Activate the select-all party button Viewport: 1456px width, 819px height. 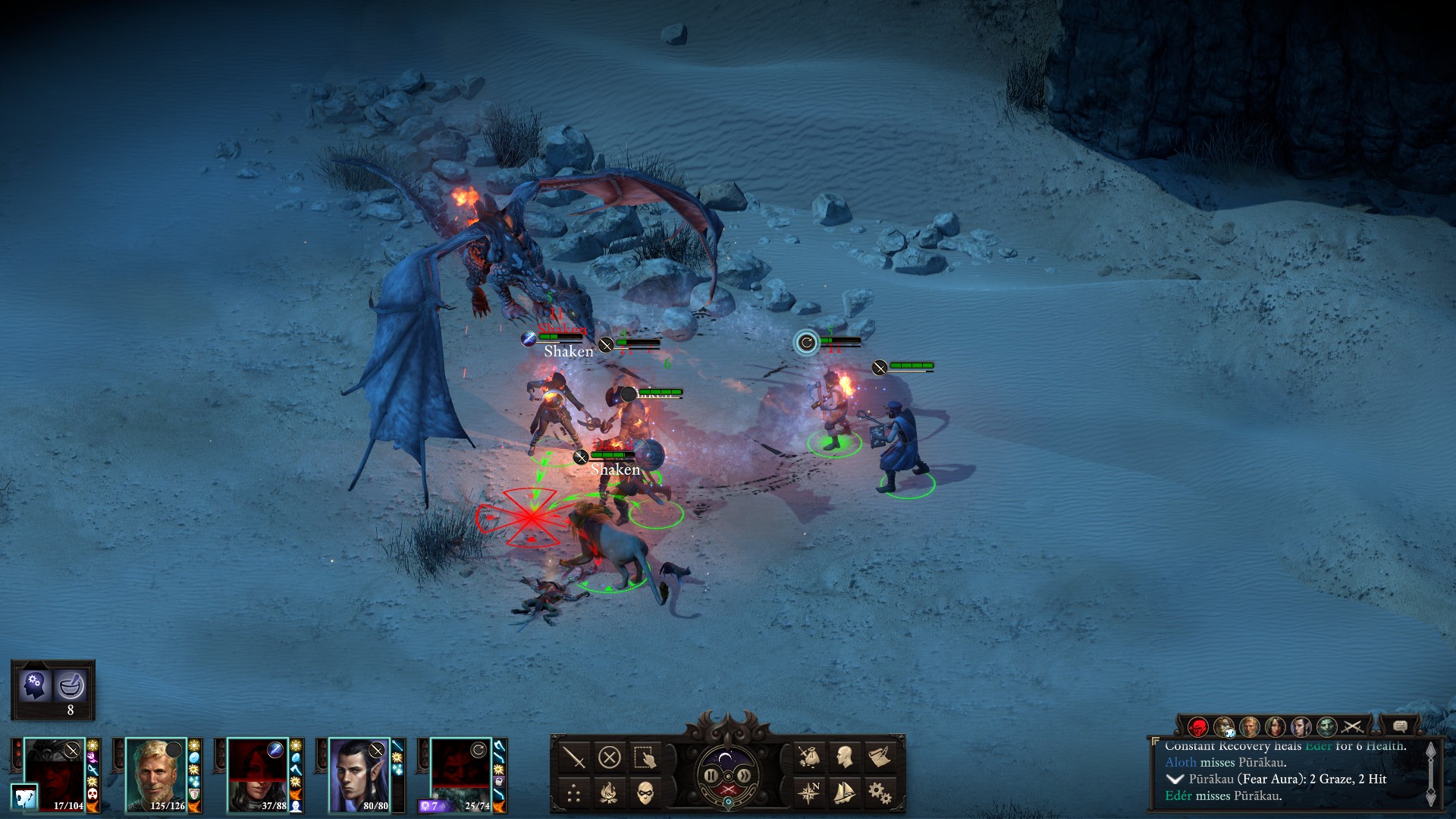tap(645, 757)
